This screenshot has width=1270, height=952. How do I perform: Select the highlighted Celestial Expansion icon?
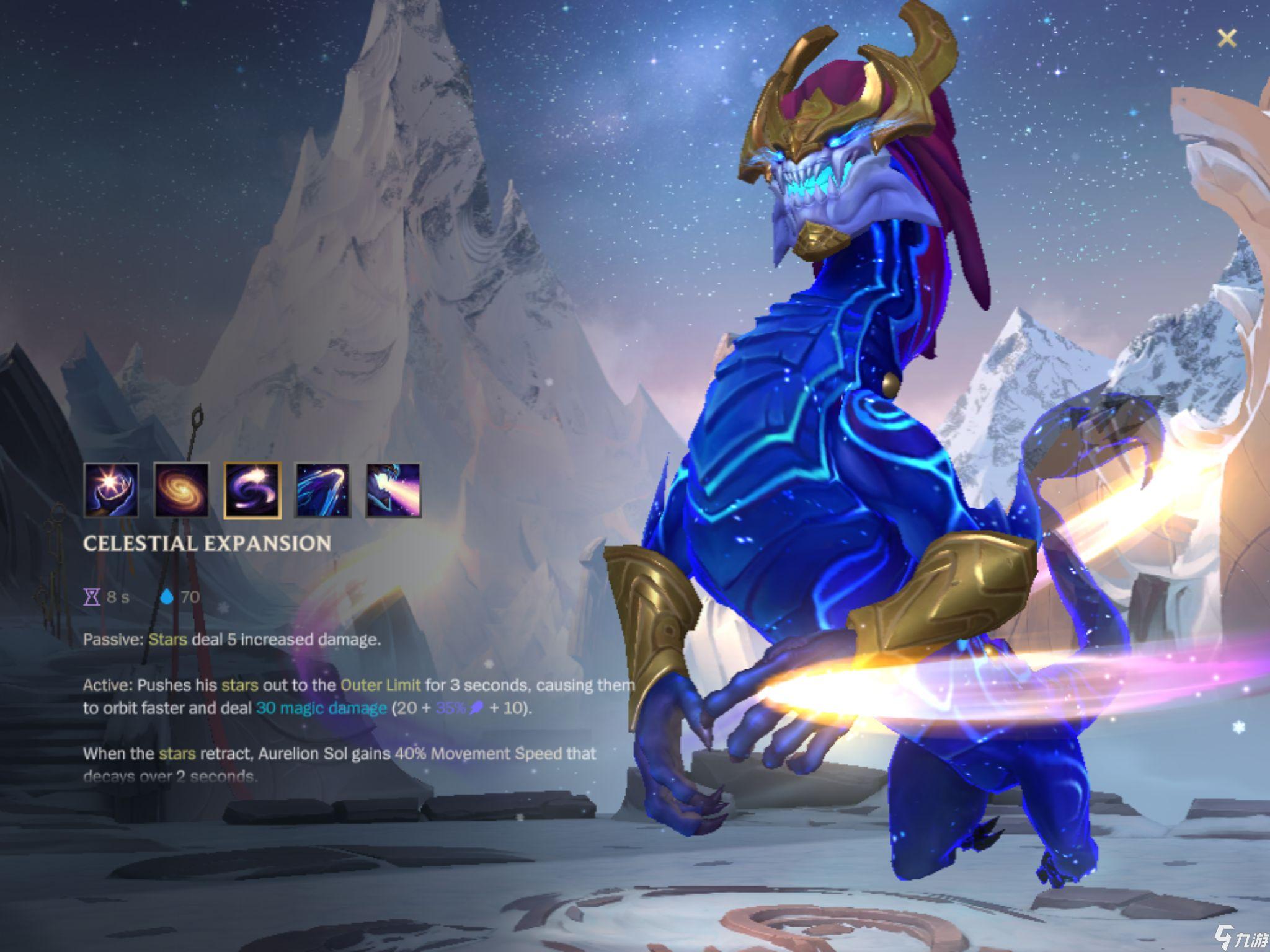252,490
